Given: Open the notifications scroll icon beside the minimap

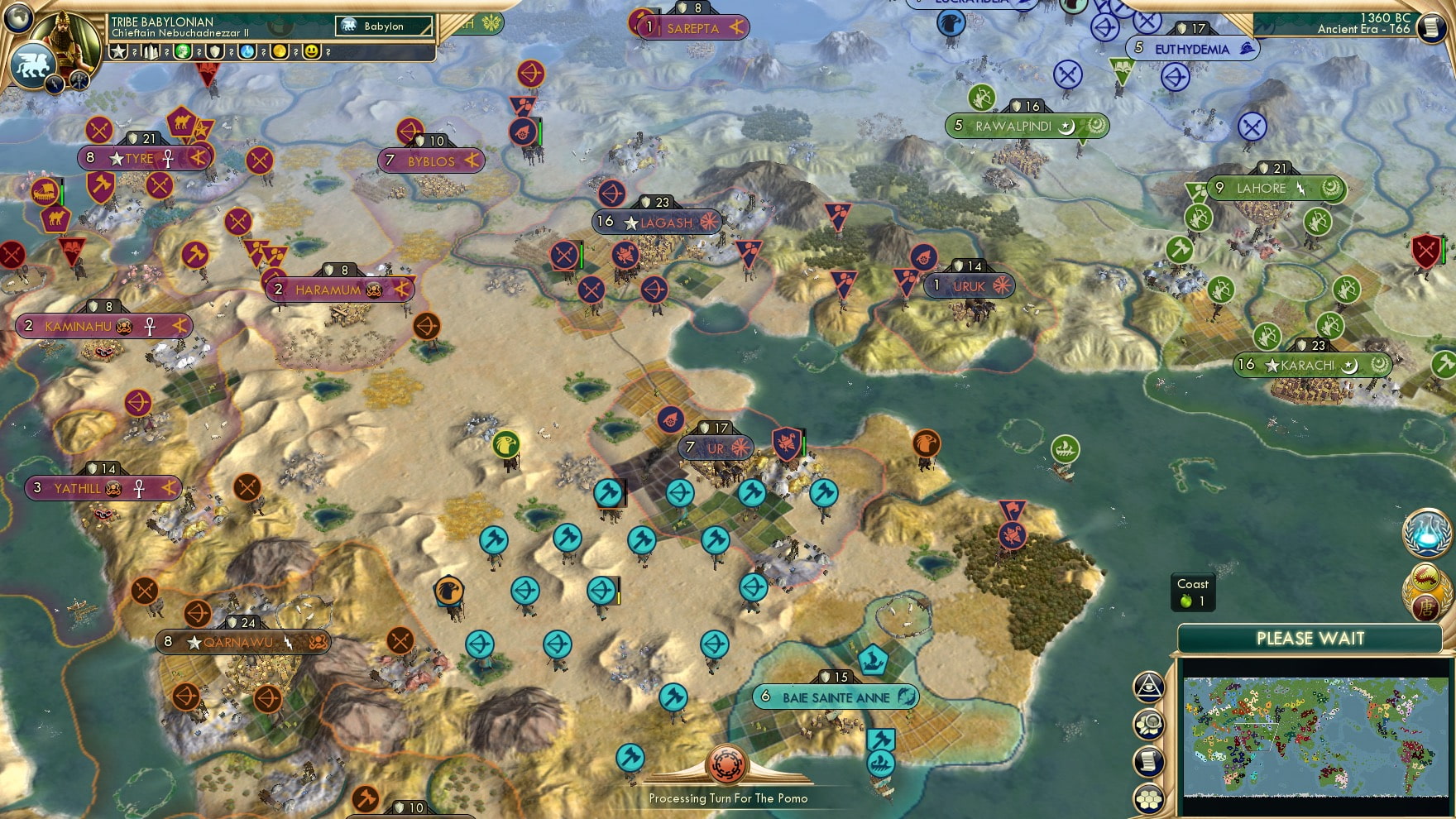Looking at the screenshot, I should (x=1148, y=759).
